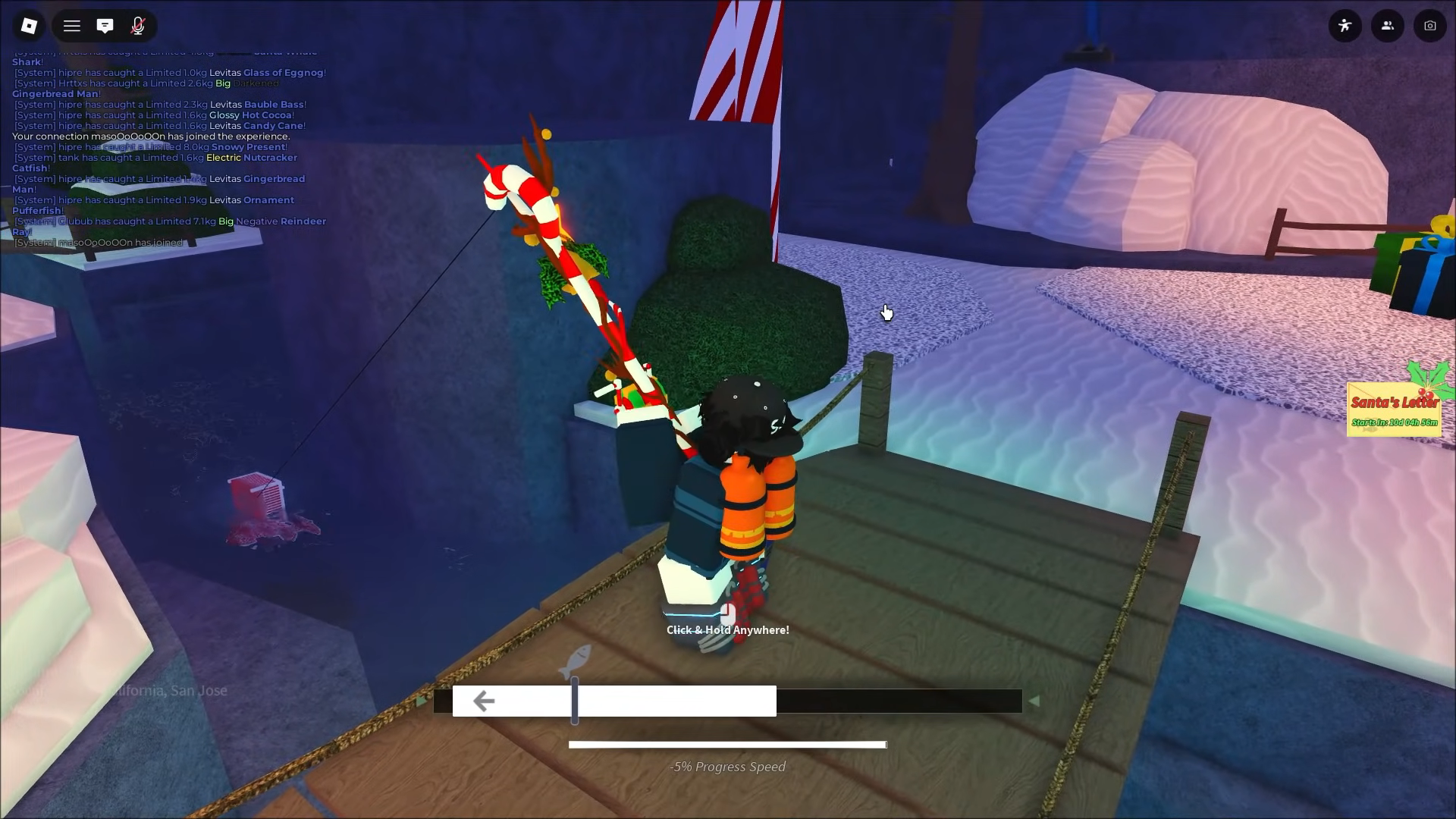Select the emote character icon top right

click(1345, 25)
